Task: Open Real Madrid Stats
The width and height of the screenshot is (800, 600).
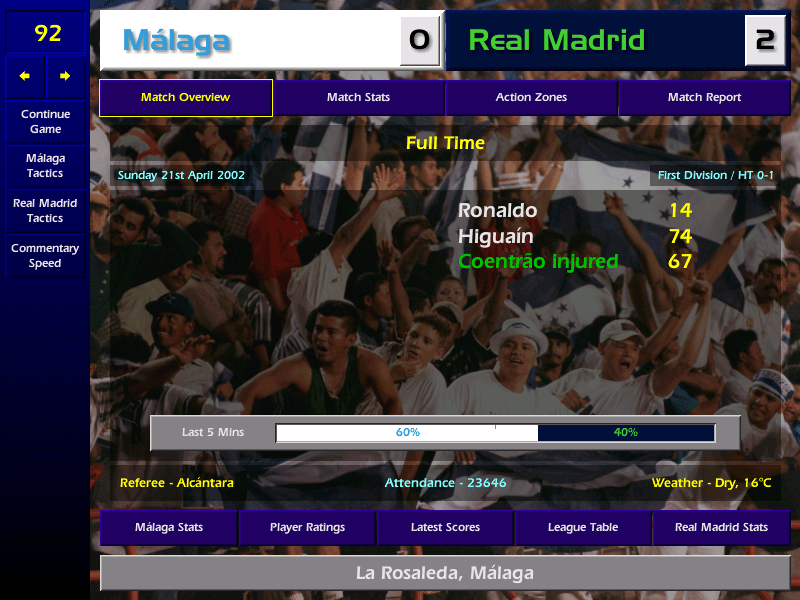Action: pos(721,527)
